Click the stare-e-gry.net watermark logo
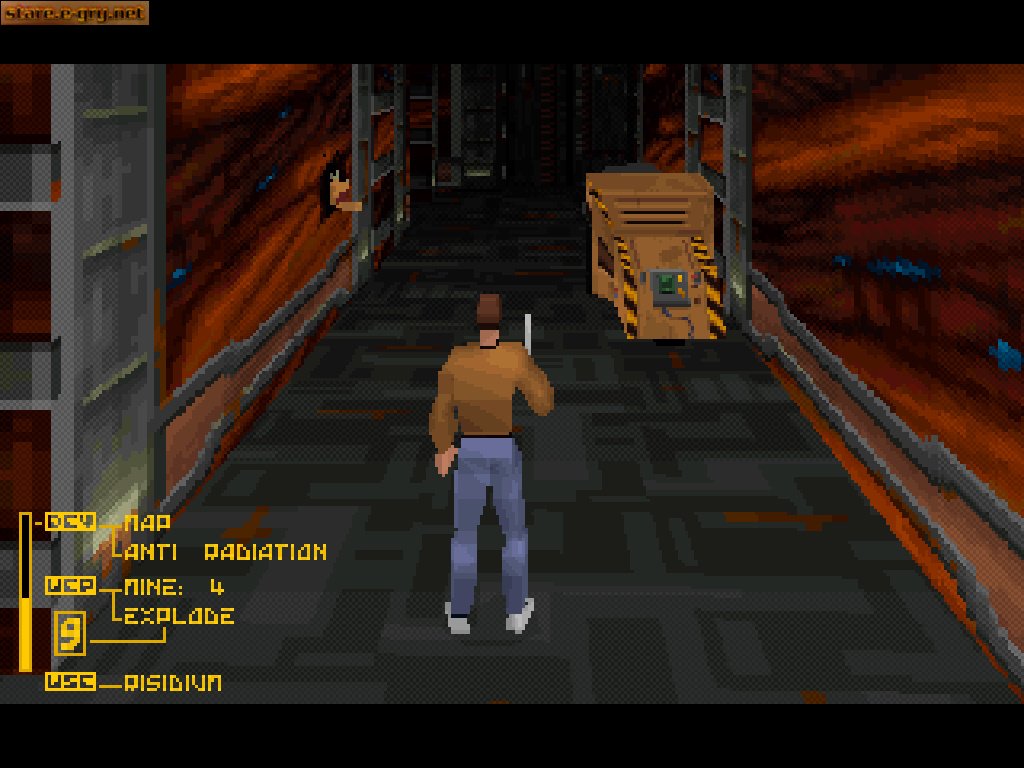 pyautogui.click(x=74, y=13)
